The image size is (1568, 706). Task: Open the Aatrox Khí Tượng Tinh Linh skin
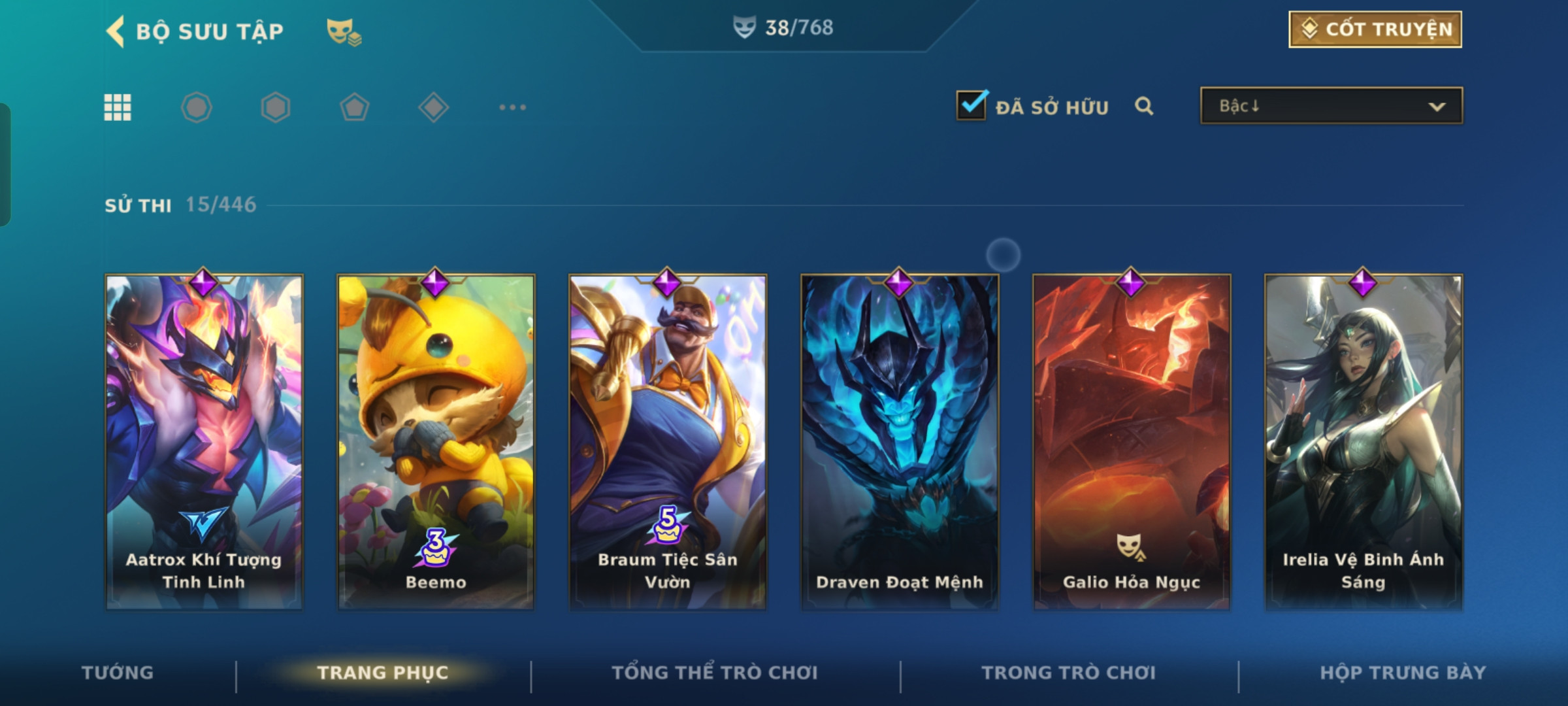coord(204,442)
